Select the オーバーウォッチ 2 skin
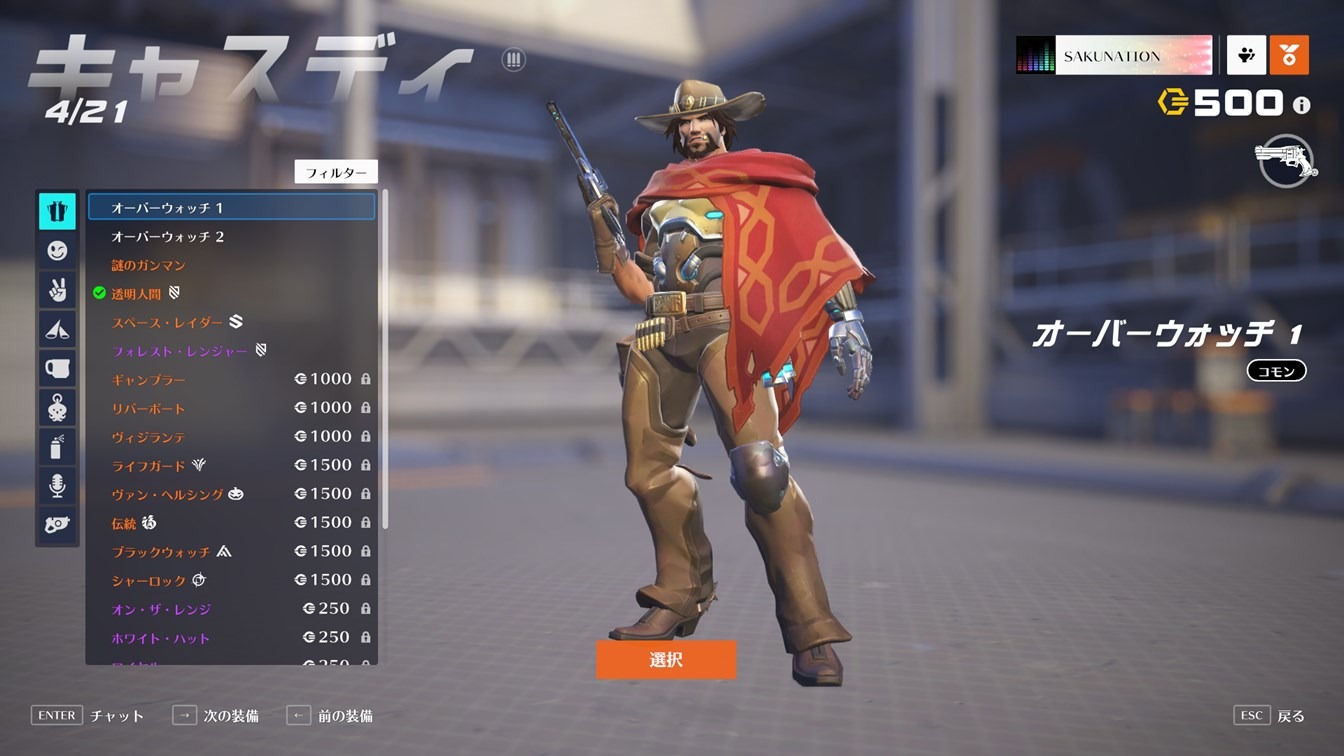The image size is (1344, 756). coord(168,237)
